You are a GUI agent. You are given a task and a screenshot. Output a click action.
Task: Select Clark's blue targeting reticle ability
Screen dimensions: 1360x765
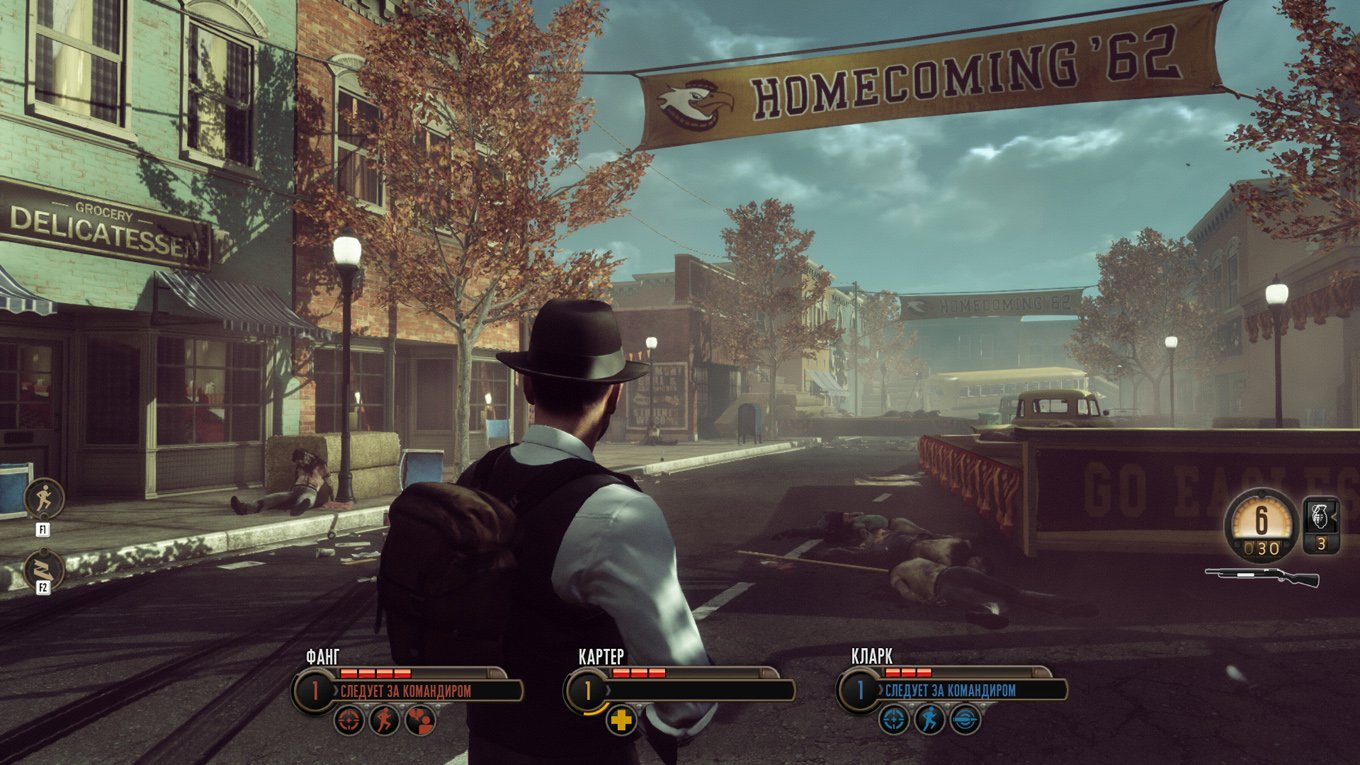point(894,720)
